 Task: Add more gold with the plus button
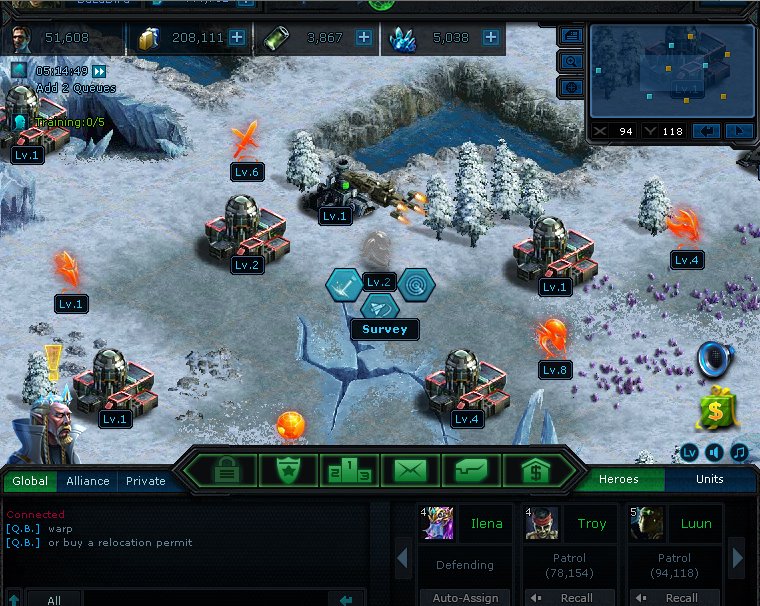237,38
